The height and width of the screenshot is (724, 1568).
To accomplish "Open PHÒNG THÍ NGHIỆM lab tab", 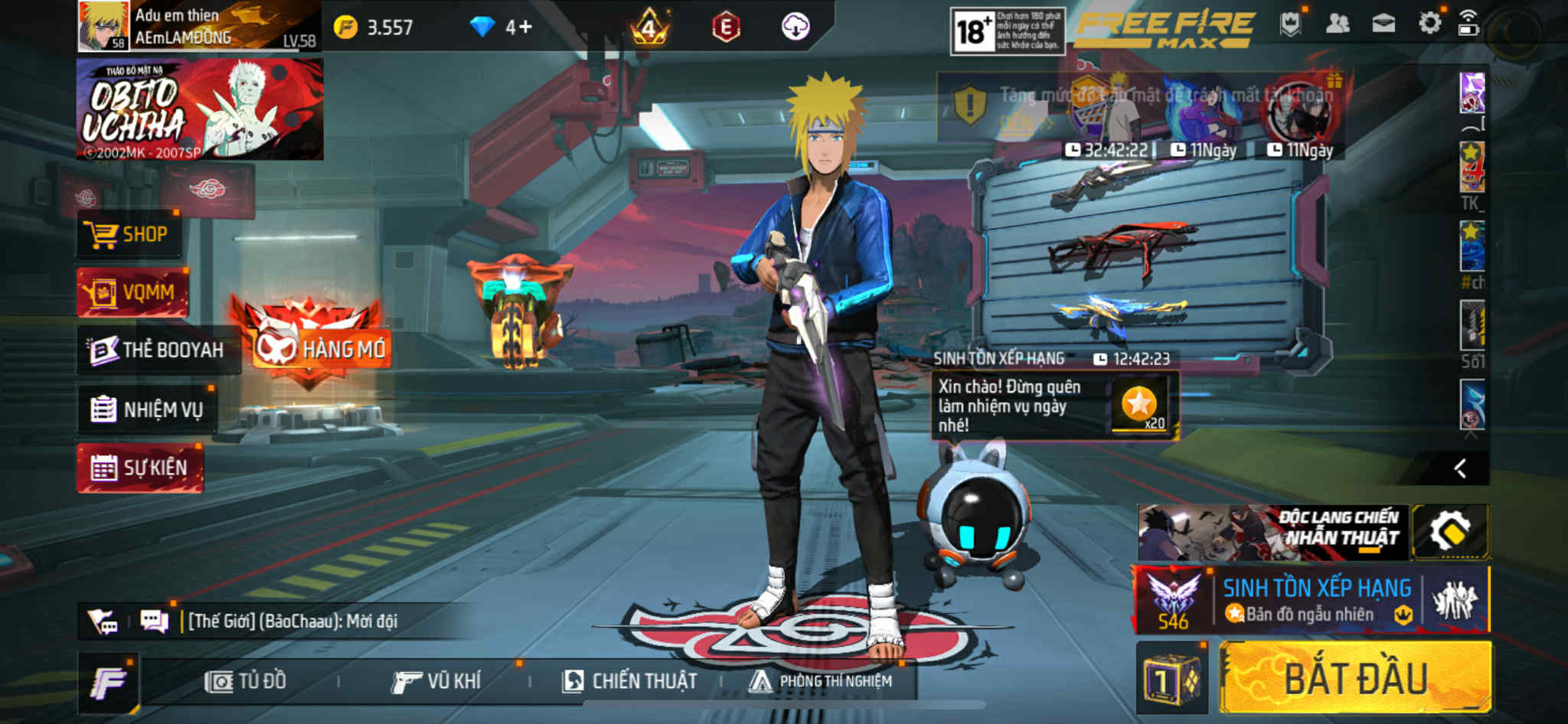I will [x=821, y=681].
